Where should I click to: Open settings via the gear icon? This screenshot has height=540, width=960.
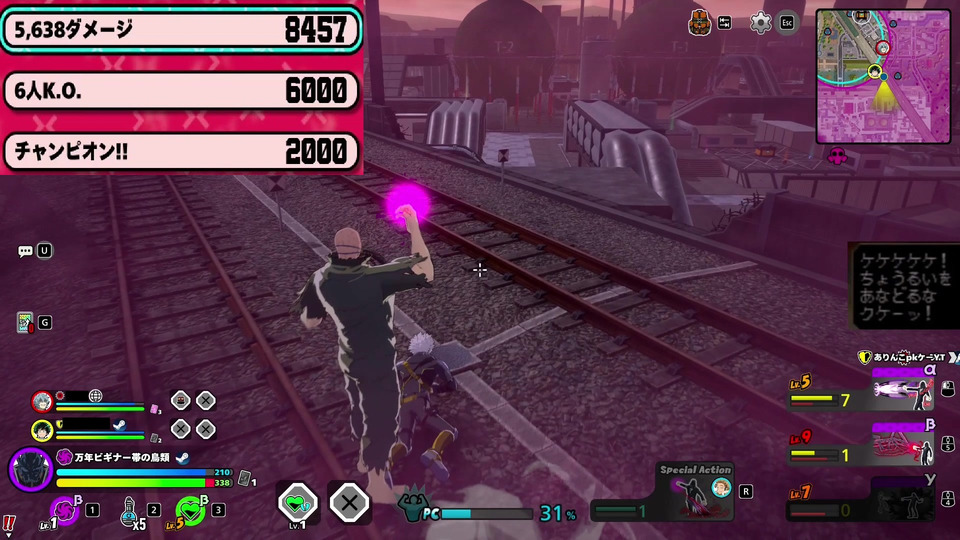pyautogui.click(x=761, y=22)
